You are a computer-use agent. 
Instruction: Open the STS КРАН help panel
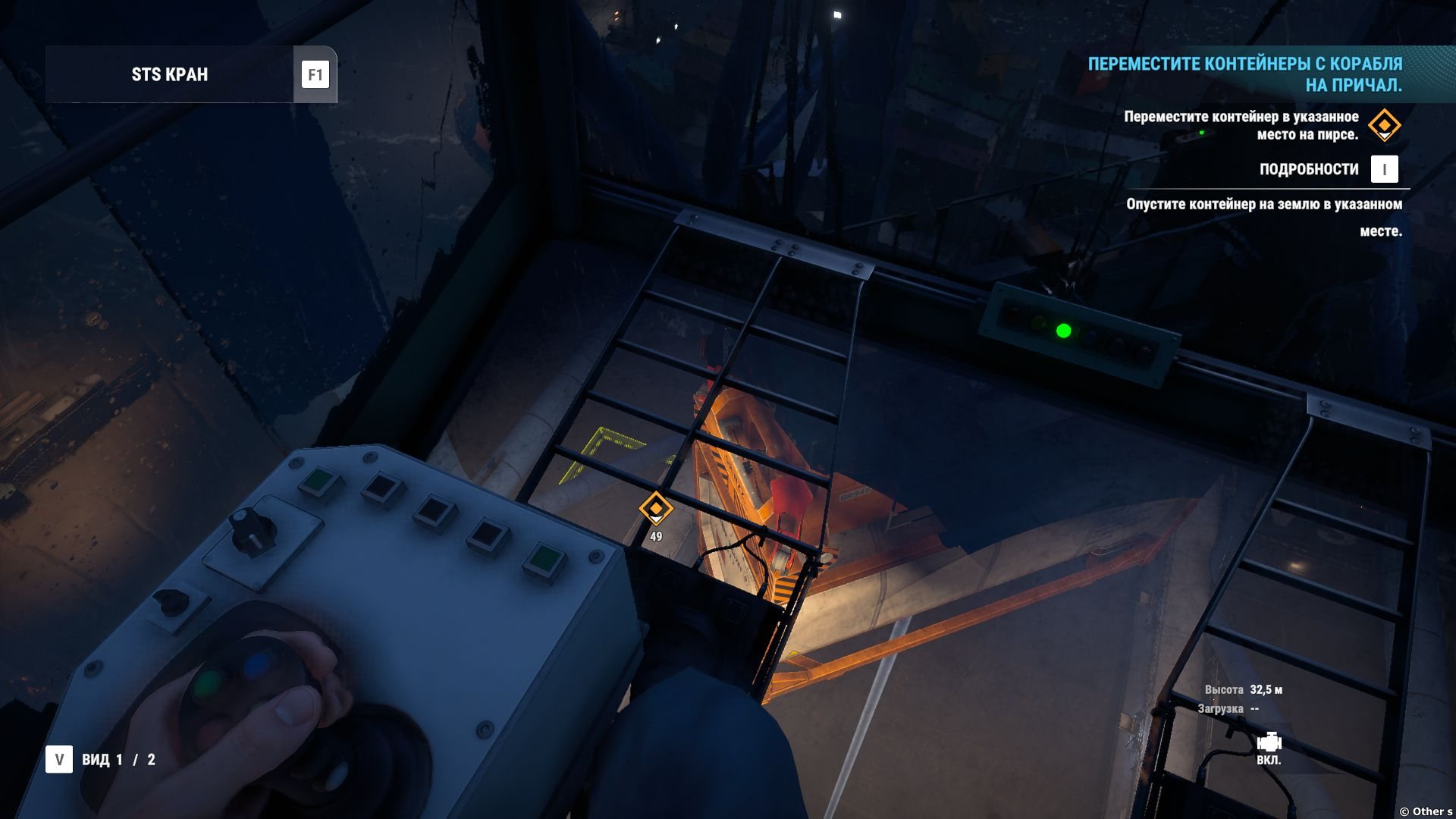[315, 74]
